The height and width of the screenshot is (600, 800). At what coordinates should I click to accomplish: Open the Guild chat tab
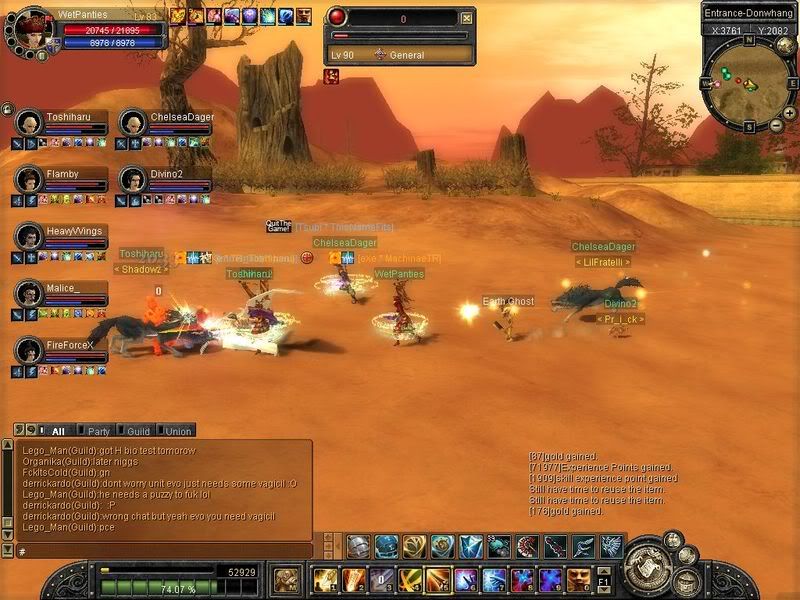point(138,431)
